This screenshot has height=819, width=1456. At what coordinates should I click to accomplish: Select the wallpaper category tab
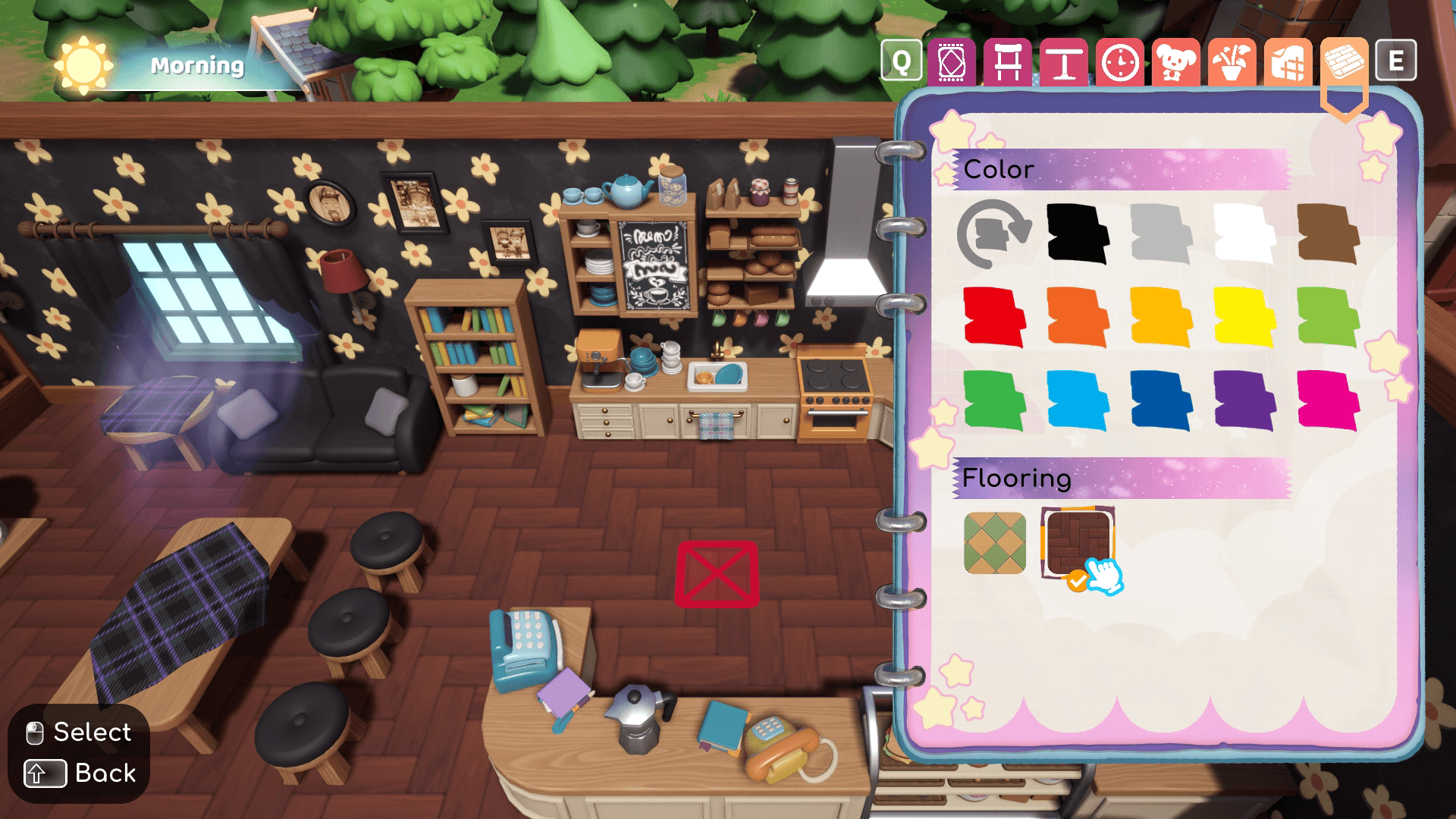[1288, 61]
